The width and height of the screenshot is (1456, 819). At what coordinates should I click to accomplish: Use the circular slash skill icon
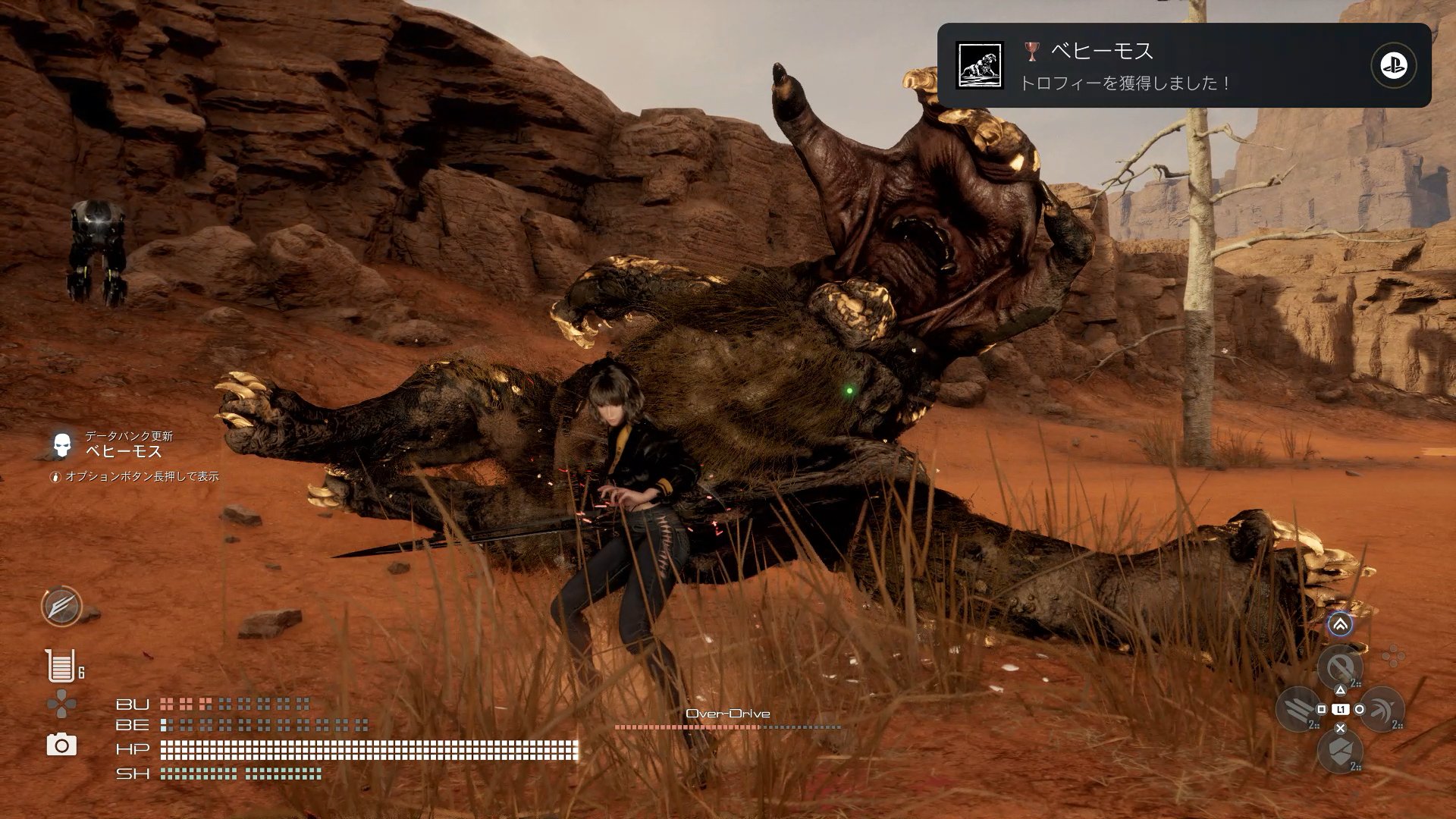tap(1340, 668)
